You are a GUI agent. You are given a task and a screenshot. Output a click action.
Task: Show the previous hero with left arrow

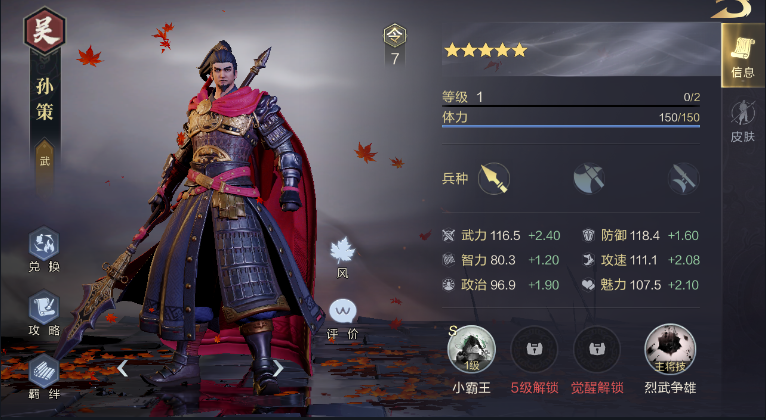(123, 368)
